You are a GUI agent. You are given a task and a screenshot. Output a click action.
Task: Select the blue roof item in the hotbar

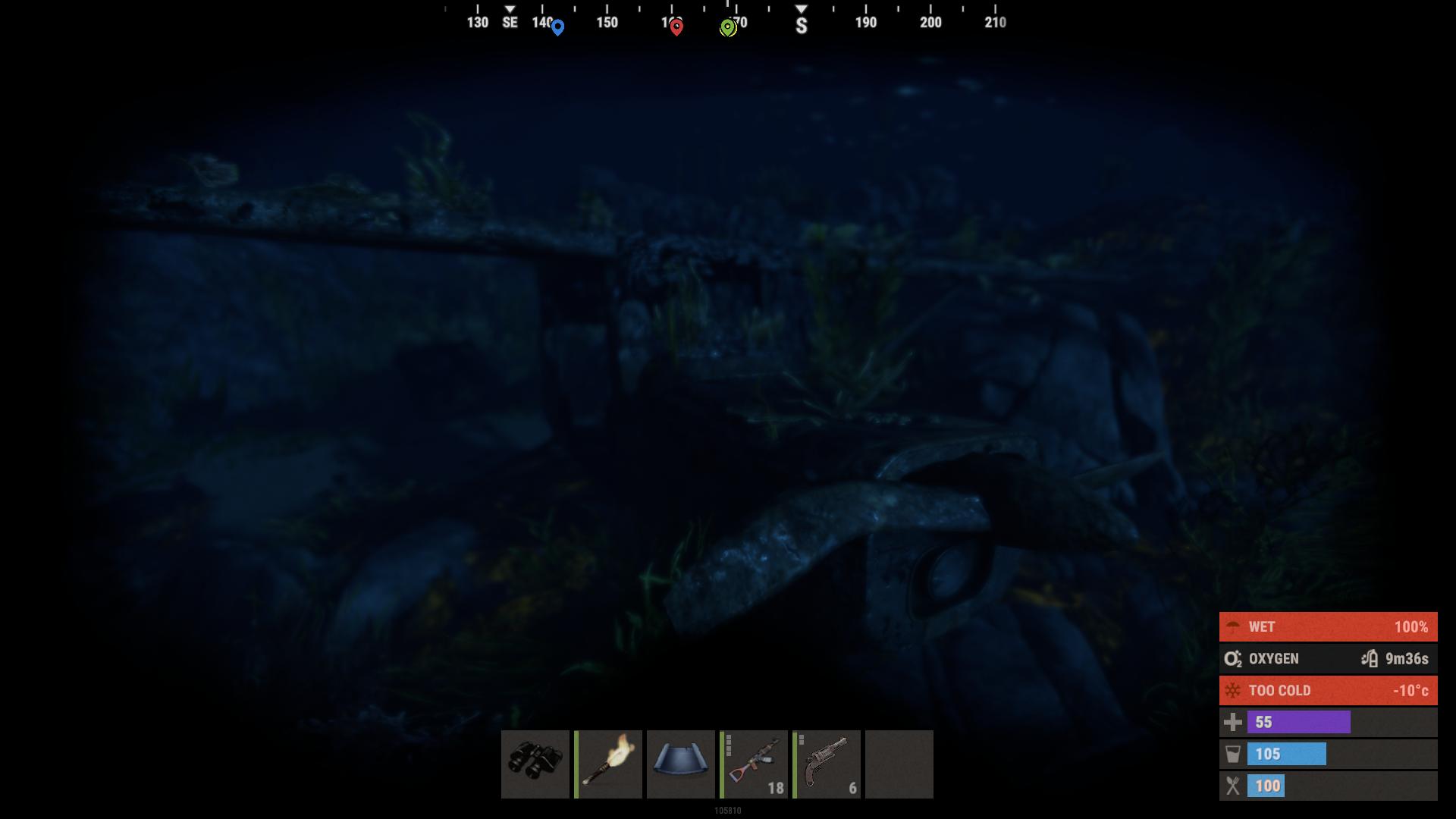[680, 764]
